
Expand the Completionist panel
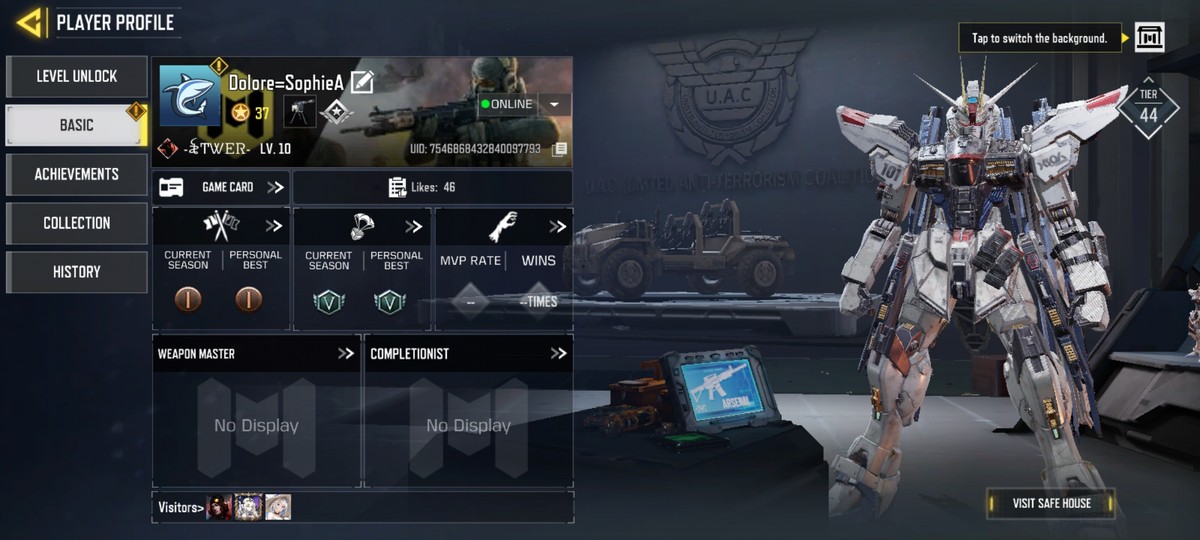[558, 354]
